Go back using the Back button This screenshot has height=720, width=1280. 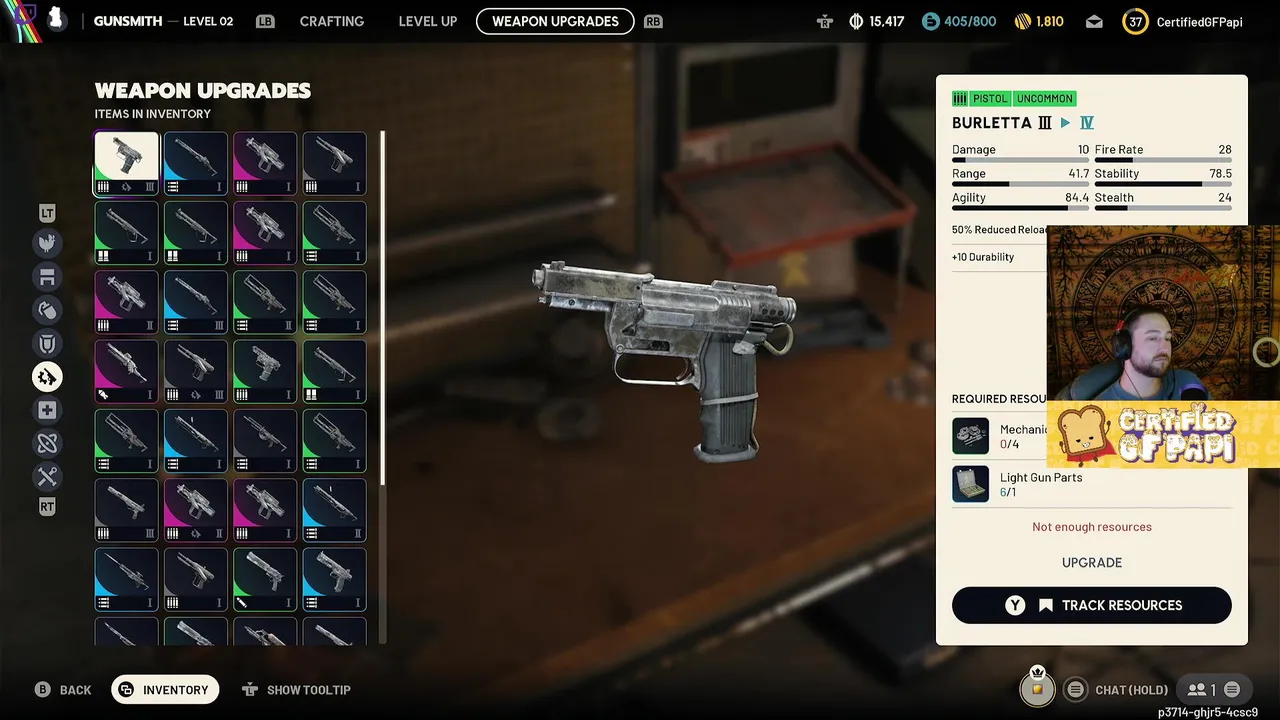(63, 690)
